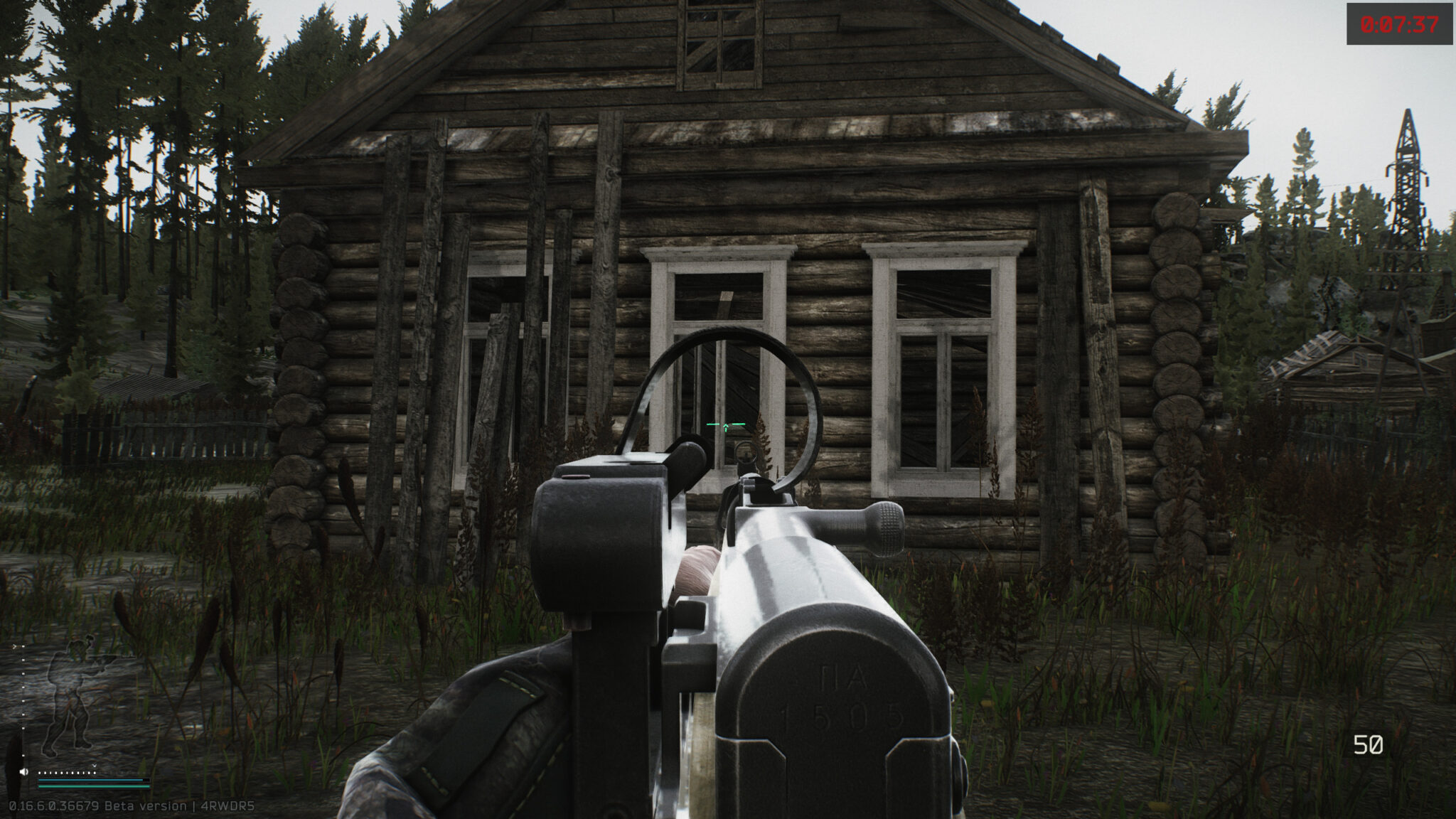This screenshot has width=1456, height=819.
Task: Click the small arrow above the speed meter
Action: (x=94, y=766)
